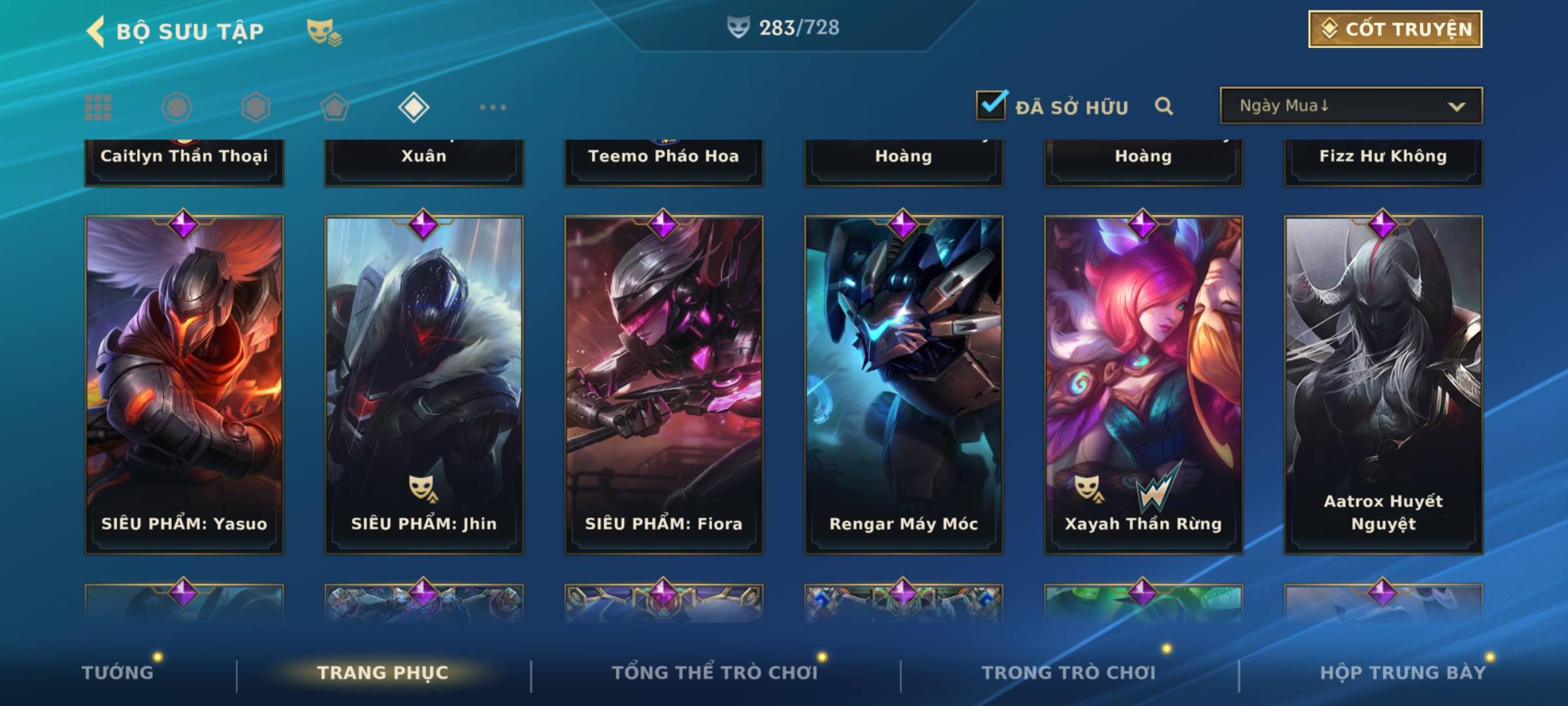Show all skins with grid filter
The width and height of the screenshot is (1568, 706).
98,107
